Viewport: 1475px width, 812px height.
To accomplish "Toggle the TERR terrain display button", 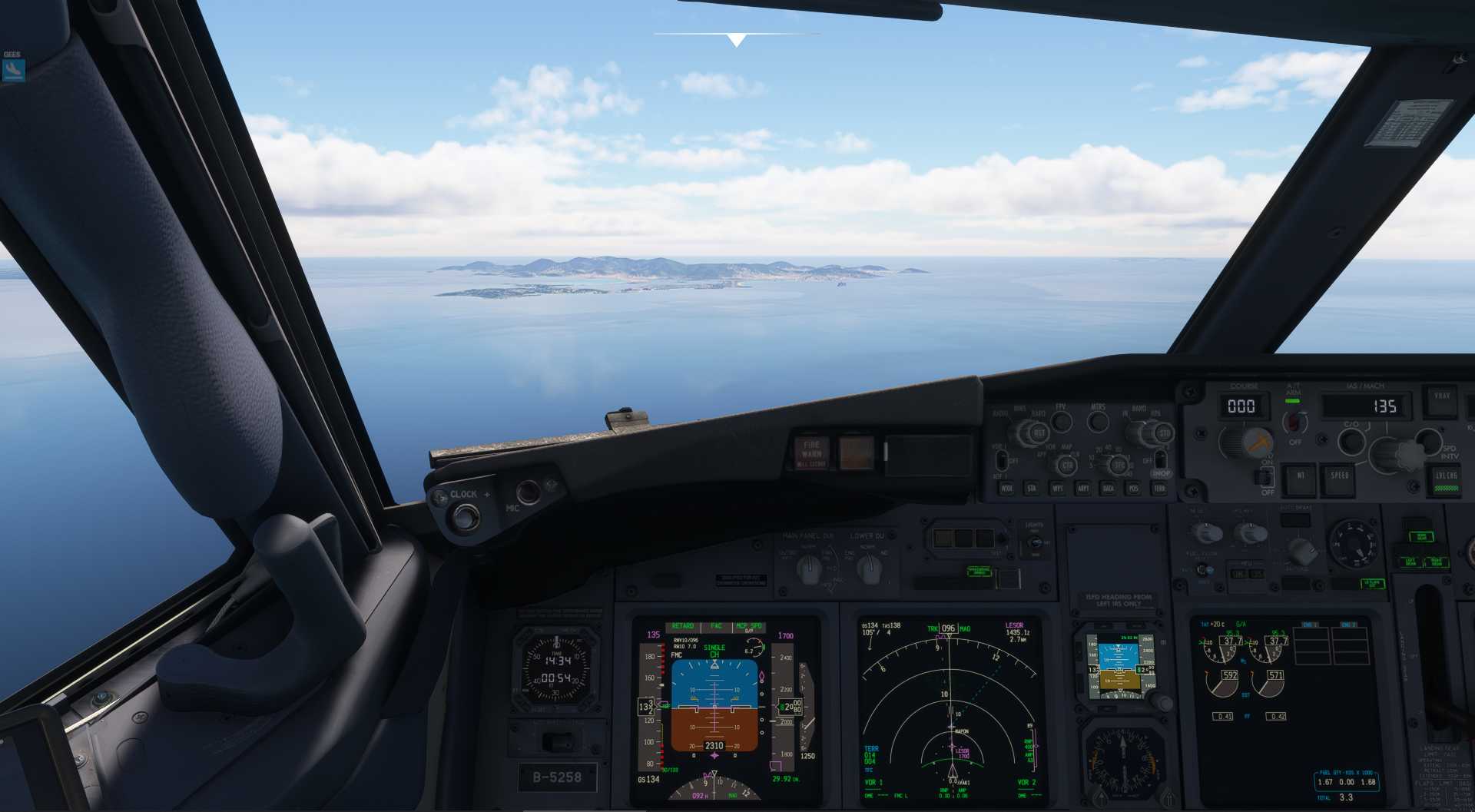I will [1159, 488].
